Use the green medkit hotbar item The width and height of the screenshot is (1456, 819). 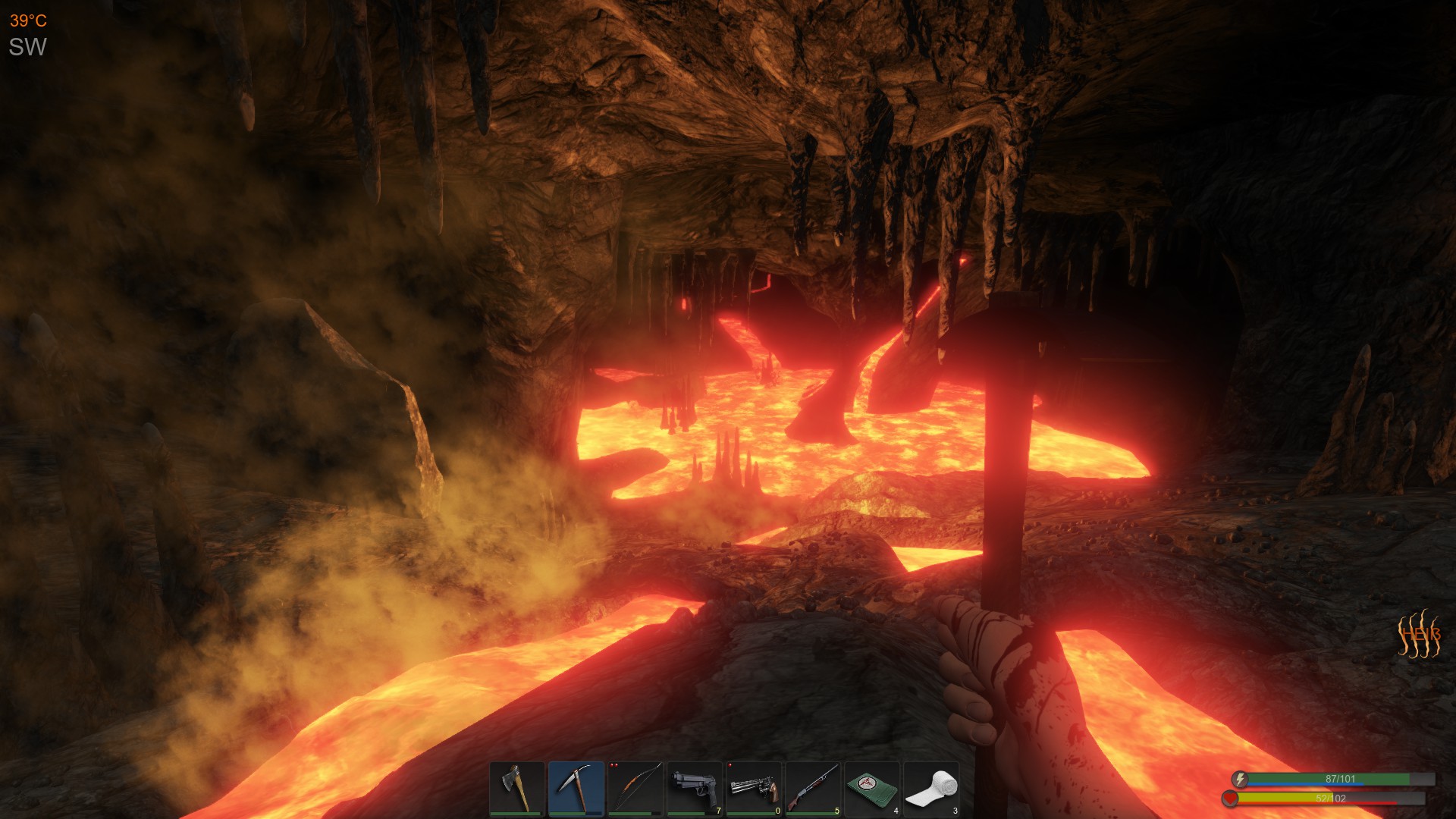tap(871, 789)
